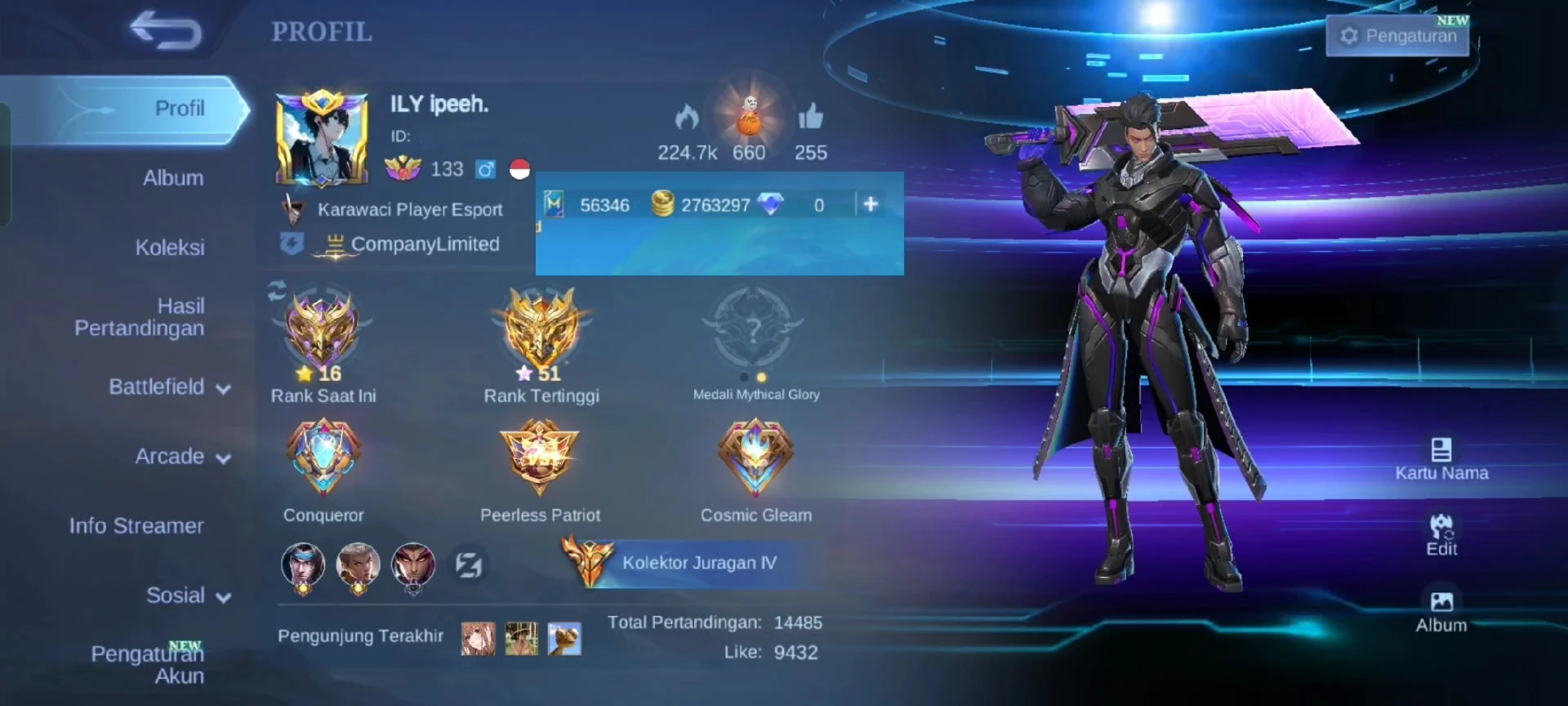Open the Album button beside the hero
Image resolution: width=1568 pixels, height=706 pixels.
1441,612
